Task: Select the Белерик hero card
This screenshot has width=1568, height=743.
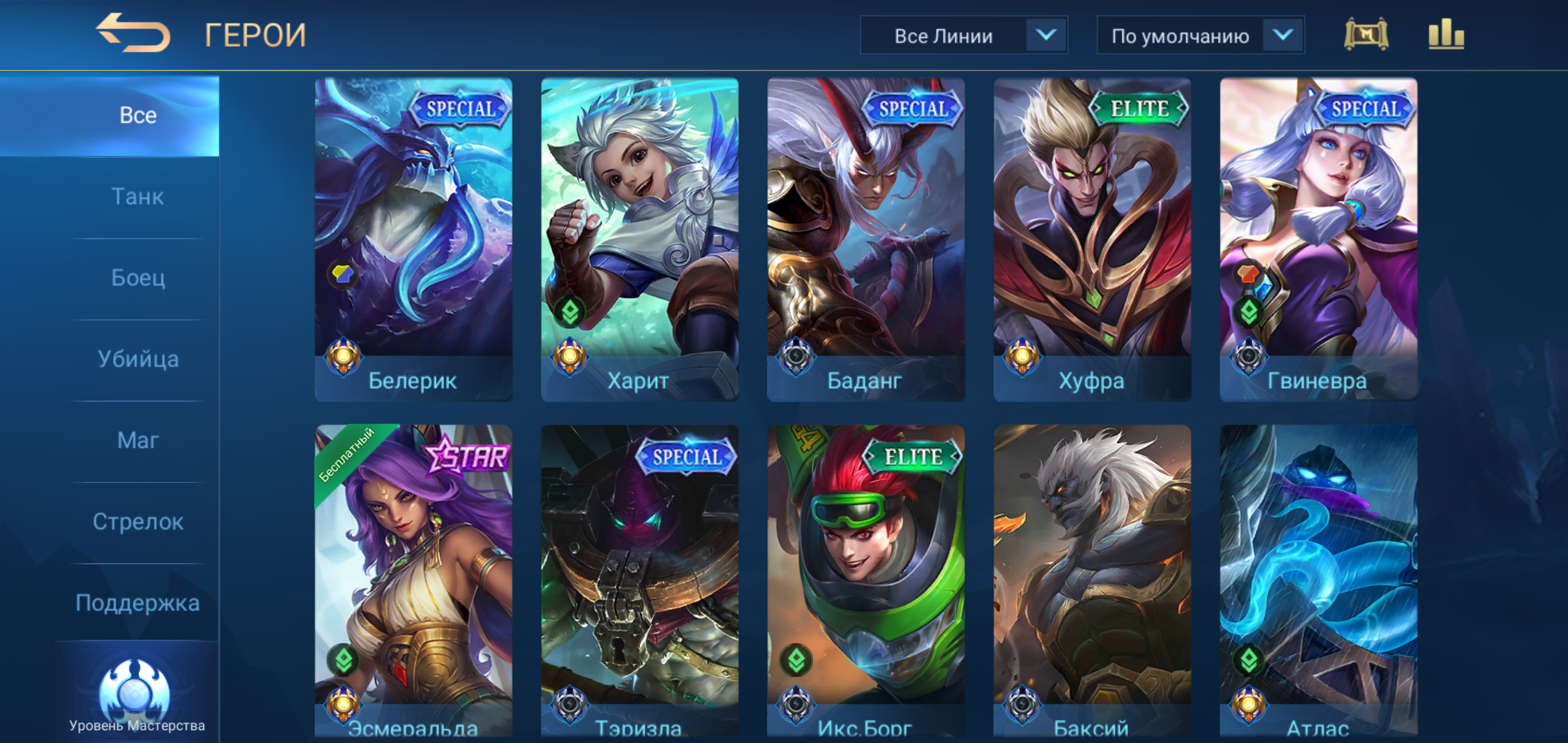Action: 413,239
